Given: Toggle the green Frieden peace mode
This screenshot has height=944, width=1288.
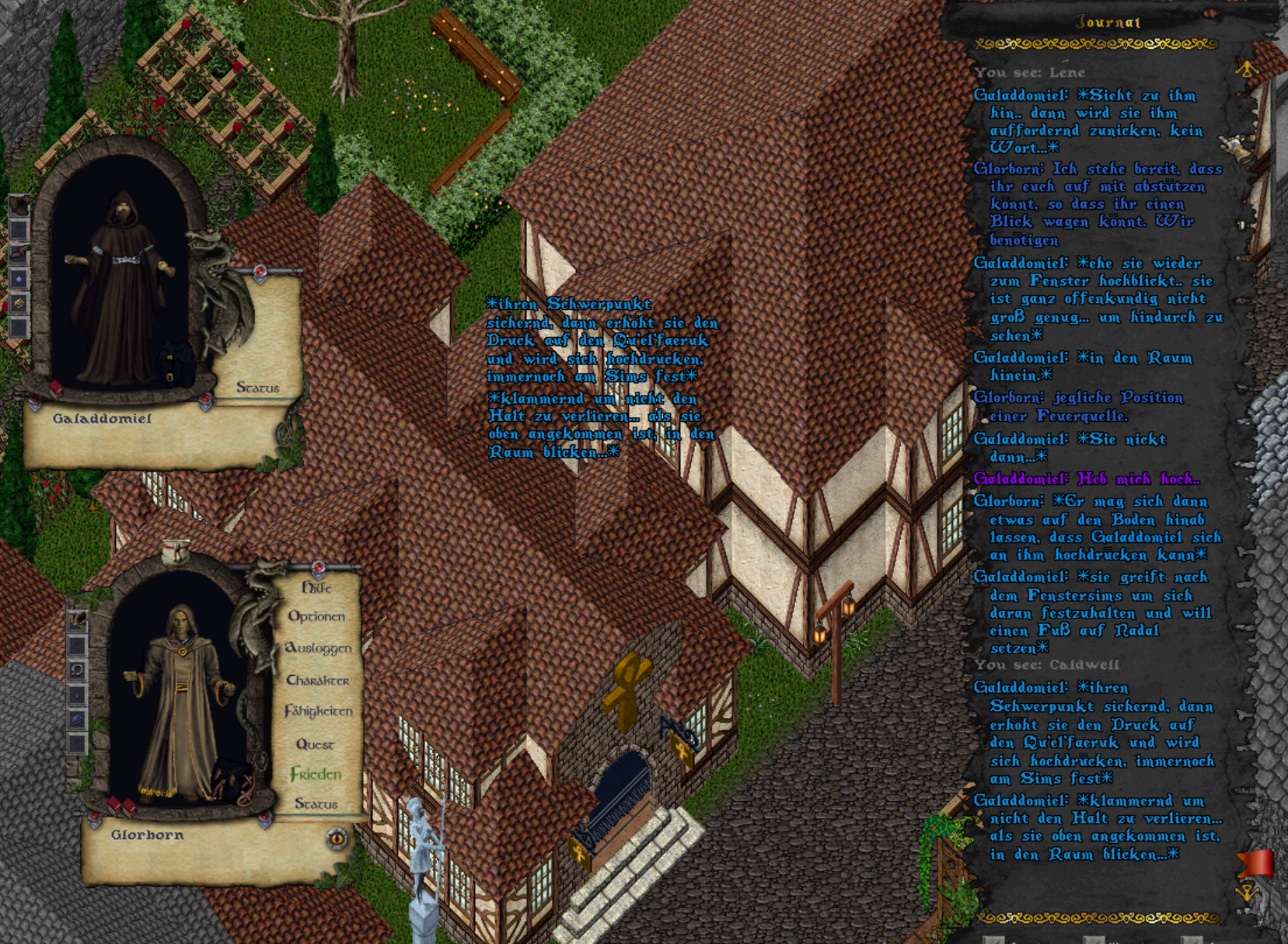Looking at the screenshot, I should point(316,774).
